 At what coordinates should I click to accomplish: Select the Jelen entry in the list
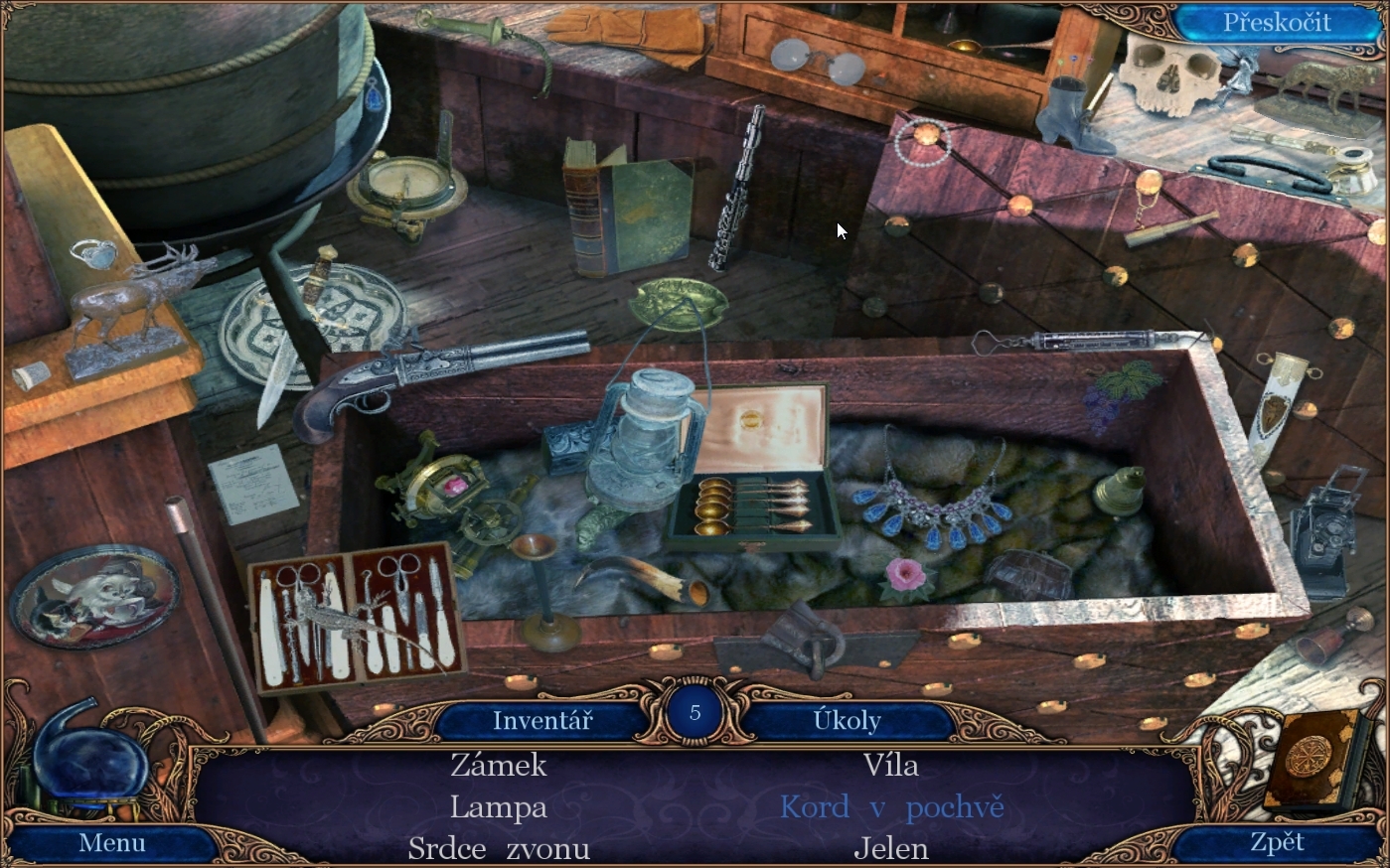(x=890, y=849)
